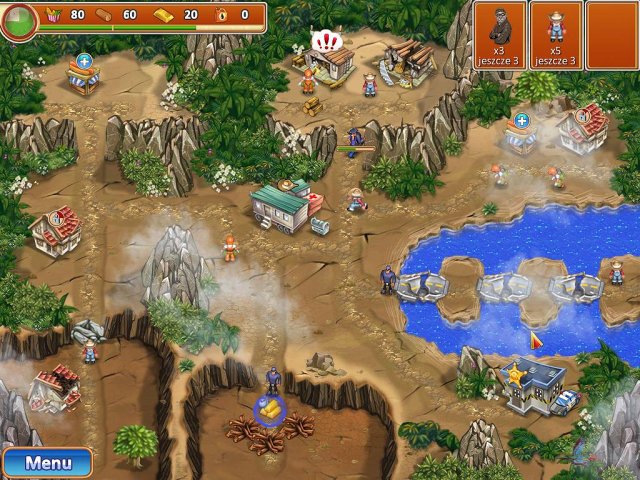Click the plus marker on the stall under the resource bar
Screen dimensions: 640x480
(x=84, y=62)
